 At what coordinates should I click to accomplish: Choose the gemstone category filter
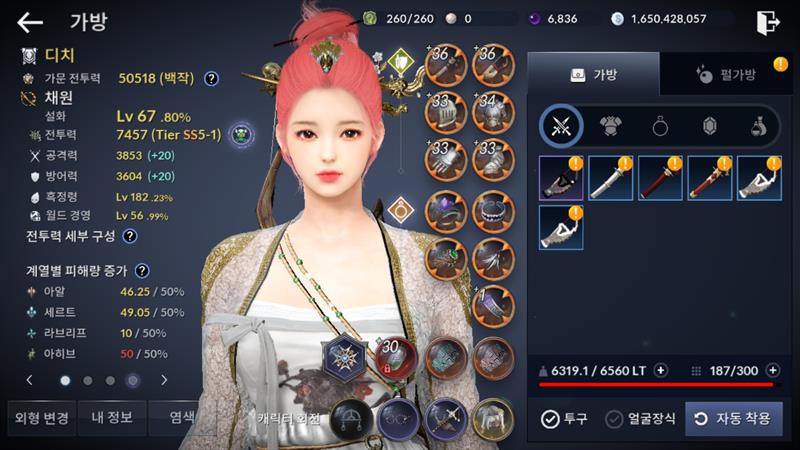pyautogui.click(x=710, y=126)
